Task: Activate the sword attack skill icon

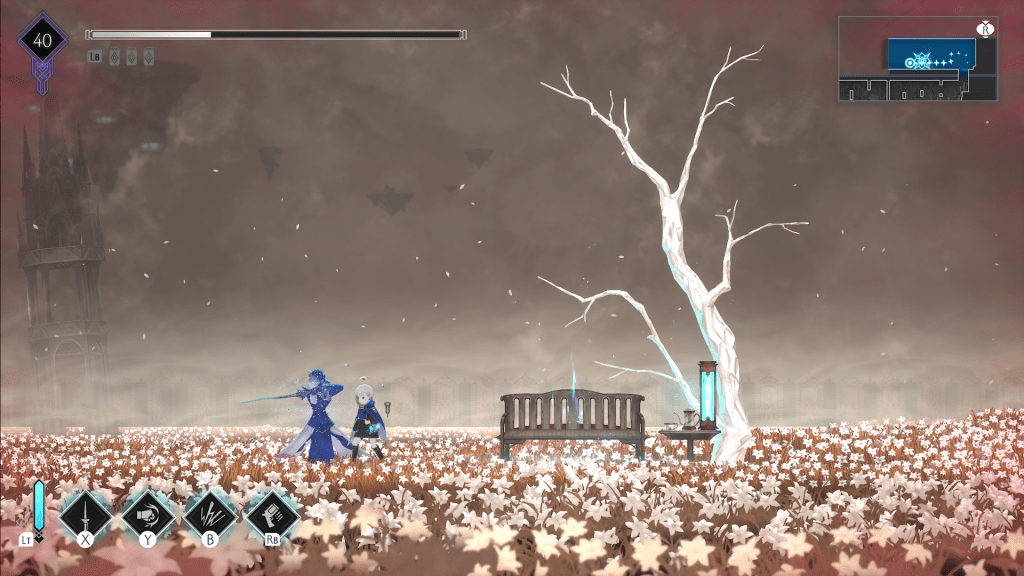Action: 86,515
